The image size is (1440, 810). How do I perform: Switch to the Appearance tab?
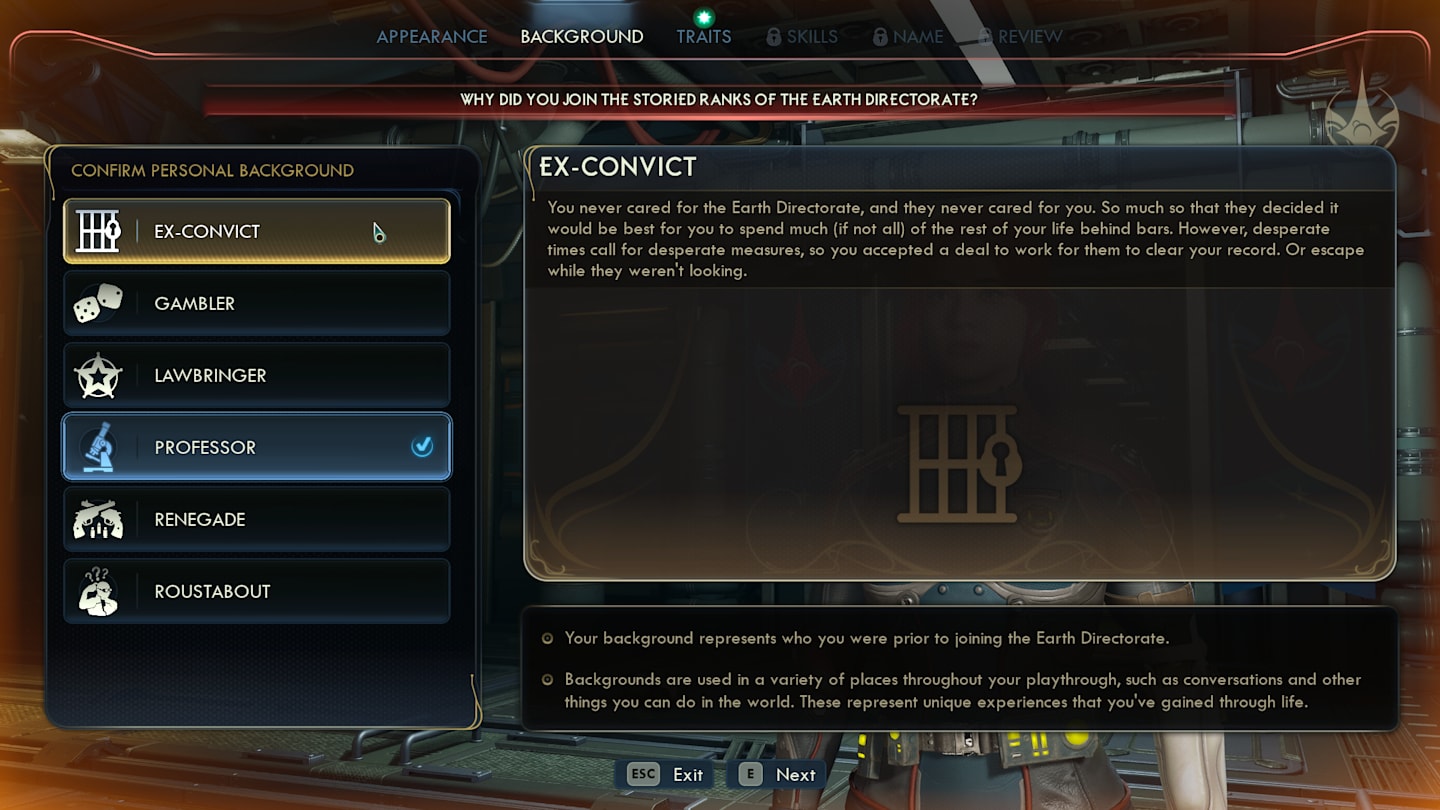[x=432, y=37]
